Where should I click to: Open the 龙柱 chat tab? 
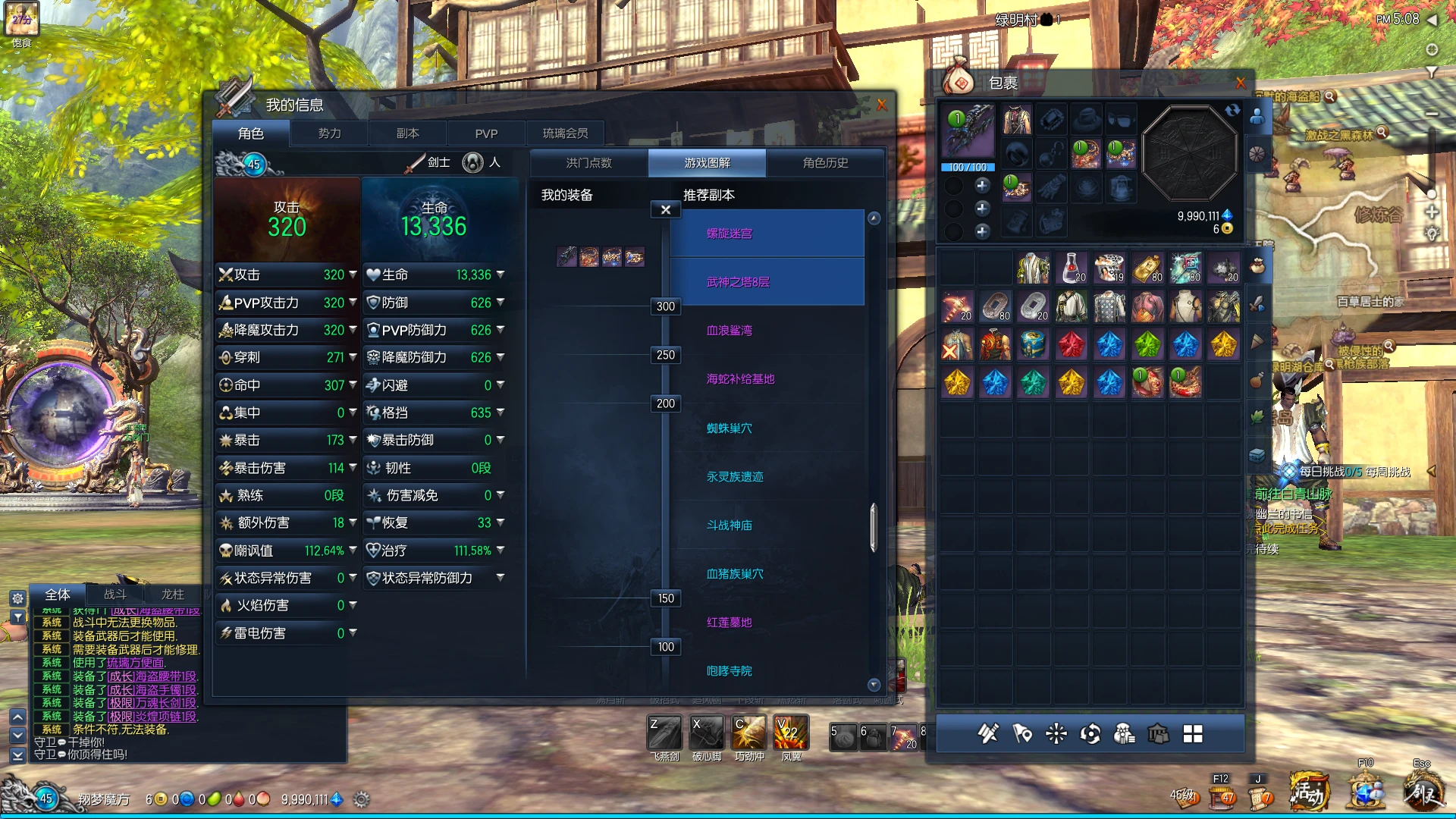click(172, 595)
